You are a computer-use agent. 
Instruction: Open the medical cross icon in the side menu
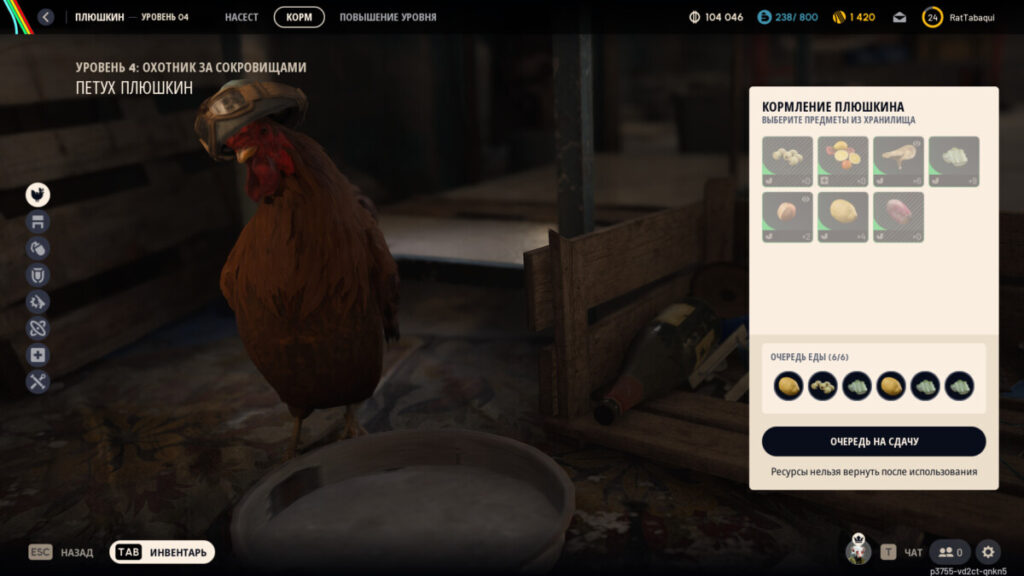click(x=38, y=355)
